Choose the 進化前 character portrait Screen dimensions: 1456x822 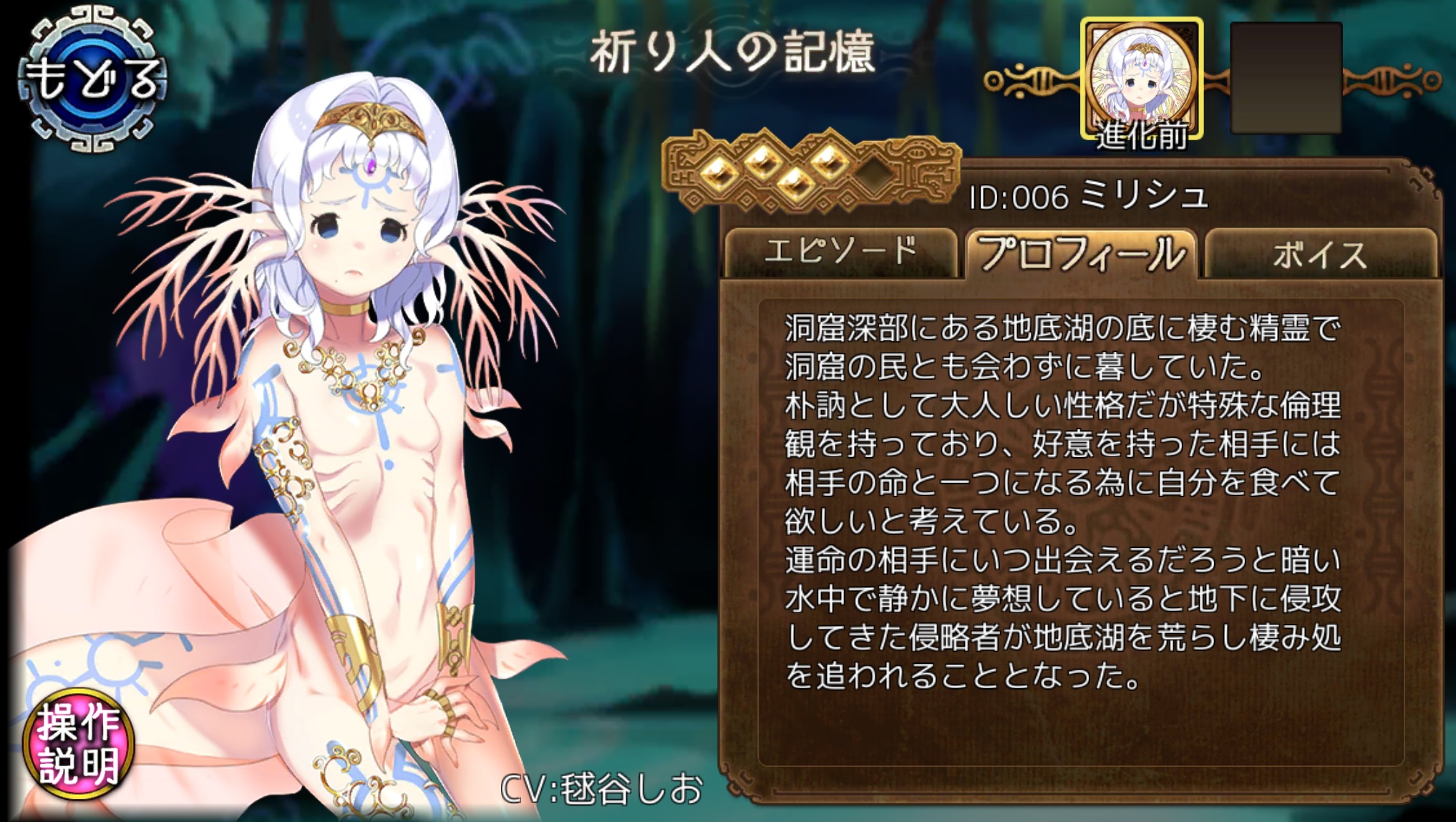(x=1141, y=80)
